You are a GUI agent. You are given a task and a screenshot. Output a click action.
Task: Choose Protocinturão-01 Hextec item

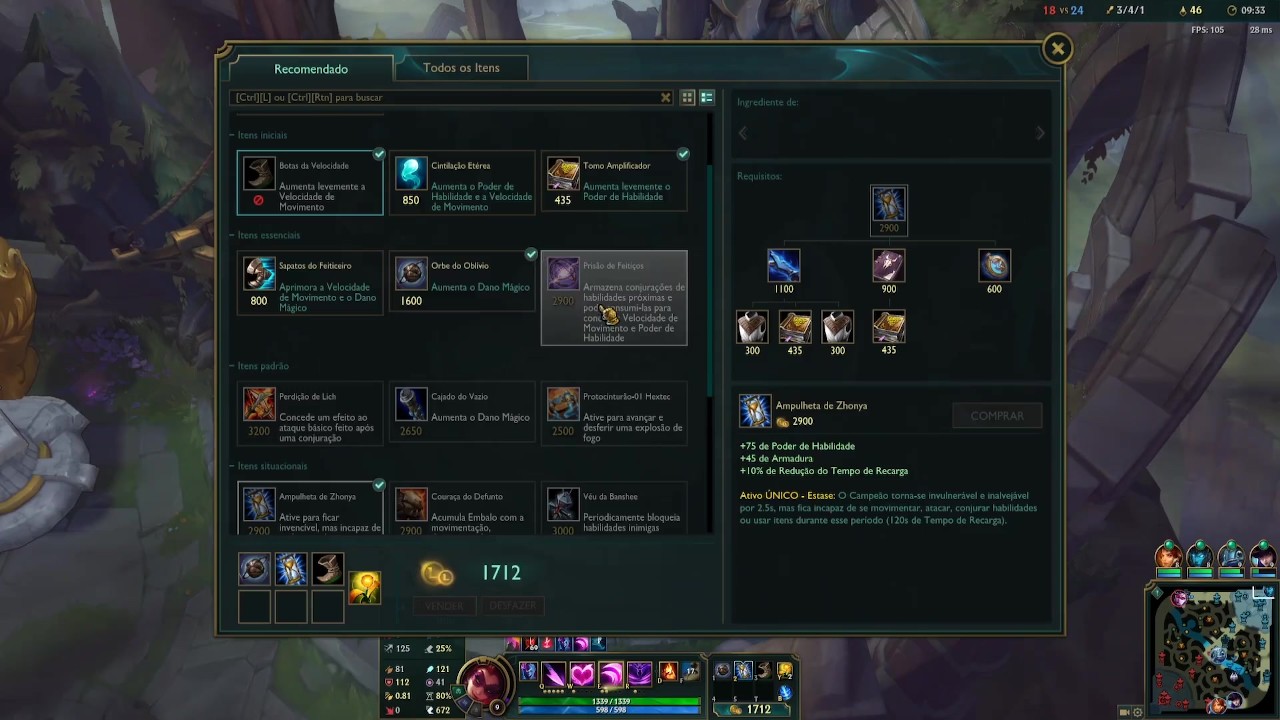pyautogui.click(x=614, y=413)
